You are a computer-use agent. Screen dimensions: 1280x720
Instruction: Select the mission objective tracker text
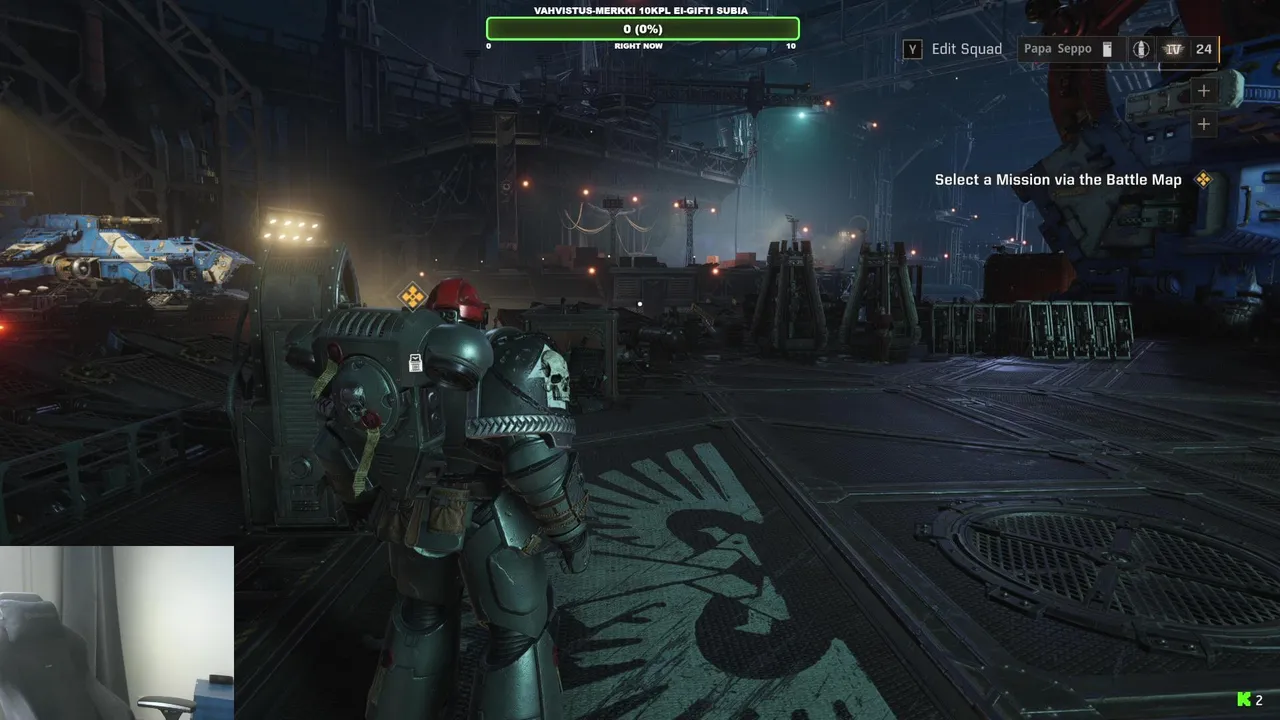click(x=1058, y=180)
